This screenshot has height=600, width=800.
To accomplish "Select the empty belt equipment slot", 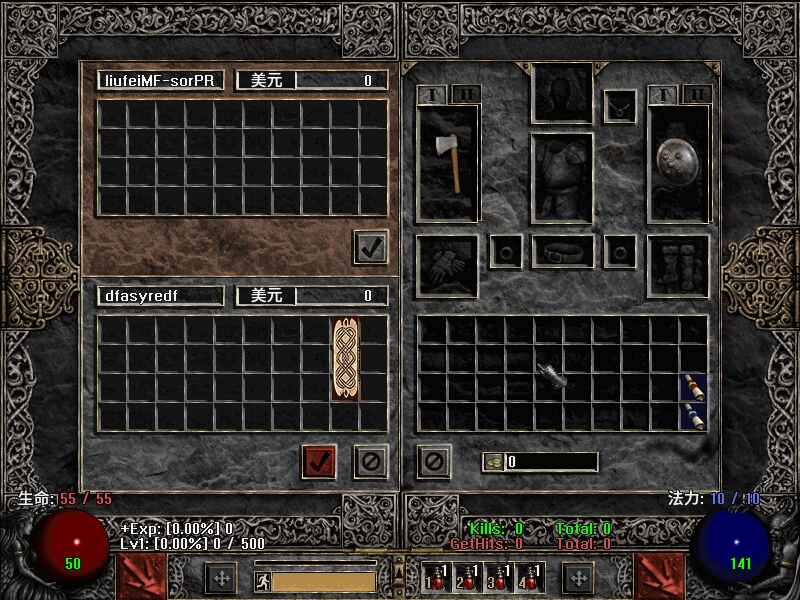I will (x=563, y=252).
